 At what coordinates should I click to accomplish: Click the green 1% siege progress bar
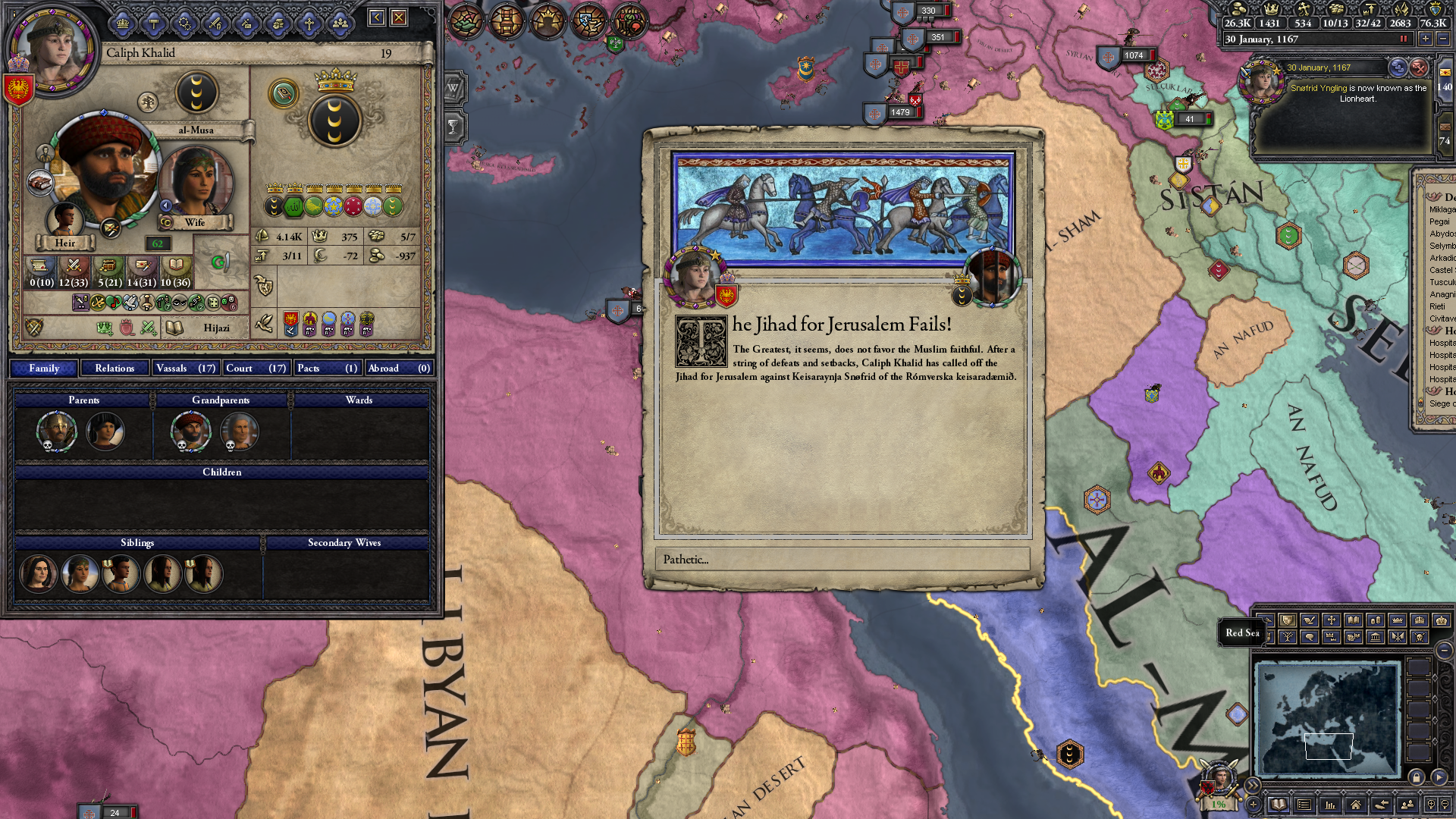tap(1219, 805)
